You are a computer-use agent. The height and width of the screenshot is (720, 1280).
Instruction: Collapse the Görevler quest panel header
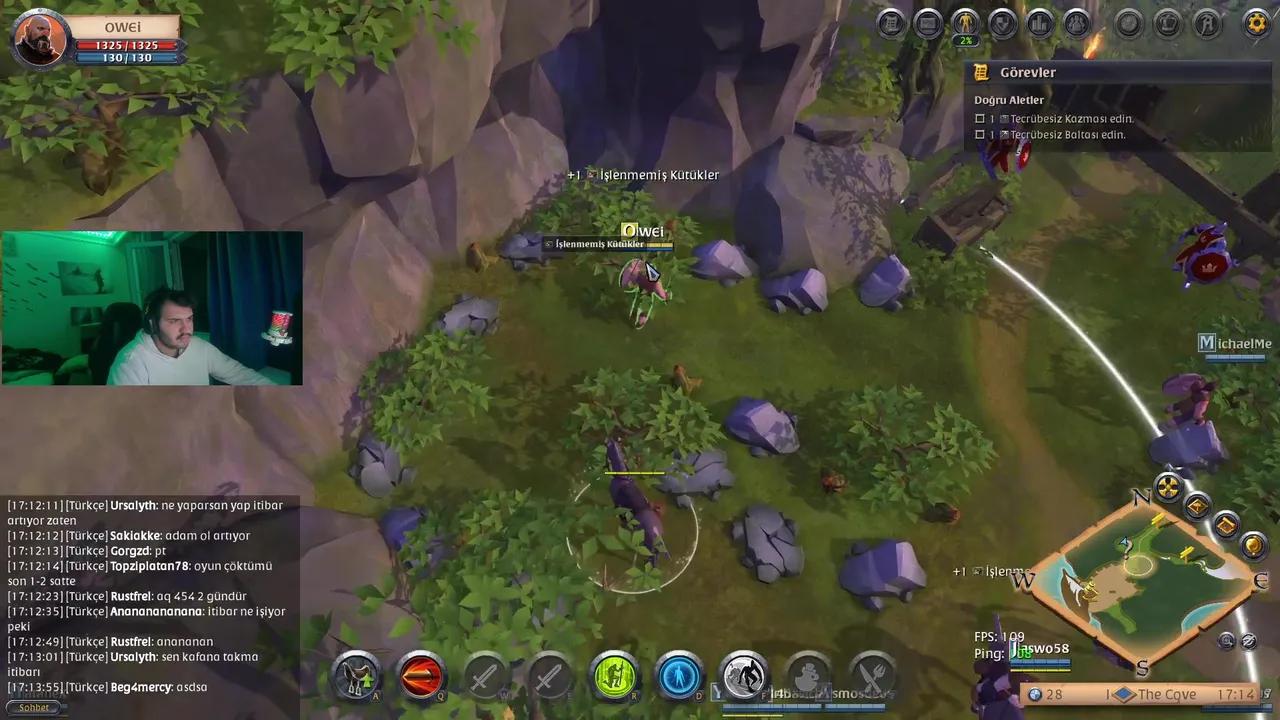pos(1028,72)
